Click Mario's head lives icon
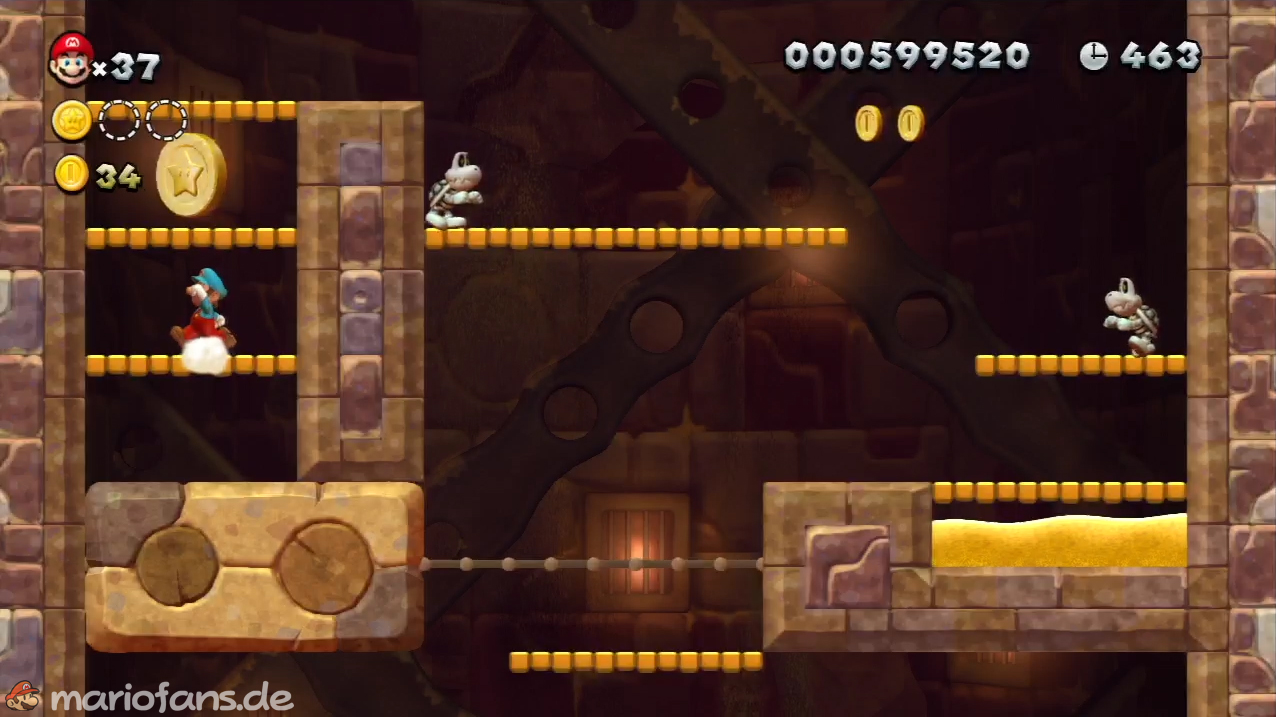This screenshot has width=1276, height=717. [x=71, y=59]
